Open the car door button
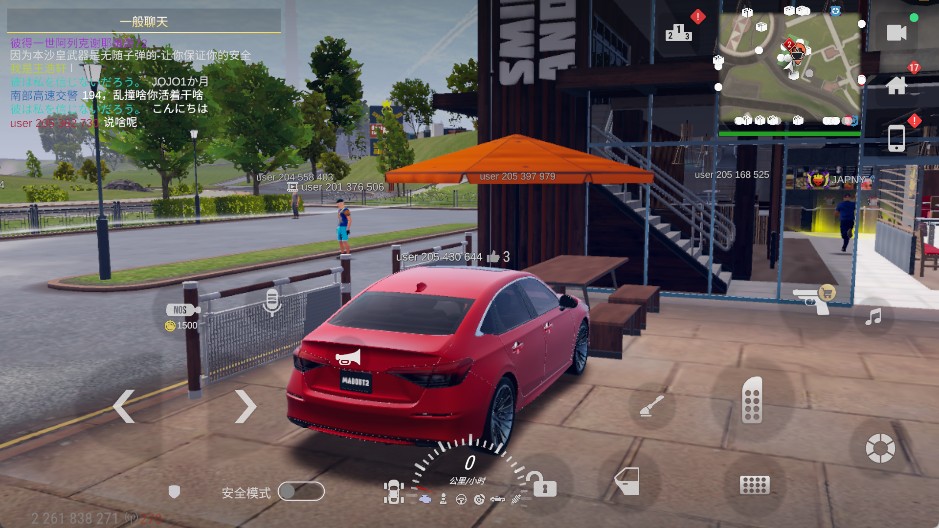Image resolution: width=939 pixels, height=528 pixels. click(x=626, y=480)
